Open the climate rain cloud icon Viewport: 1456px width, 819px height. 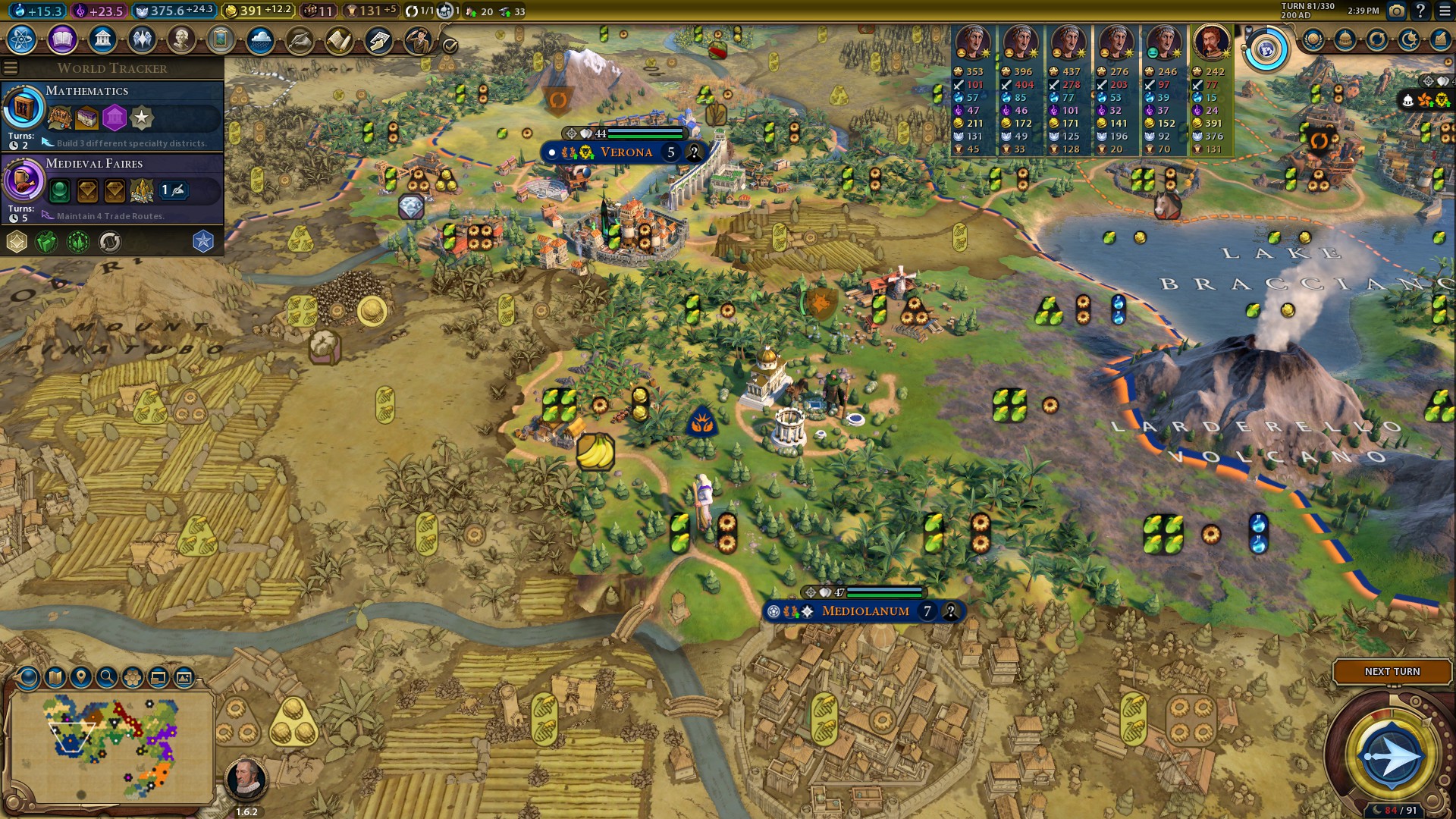tap(260, 39)
